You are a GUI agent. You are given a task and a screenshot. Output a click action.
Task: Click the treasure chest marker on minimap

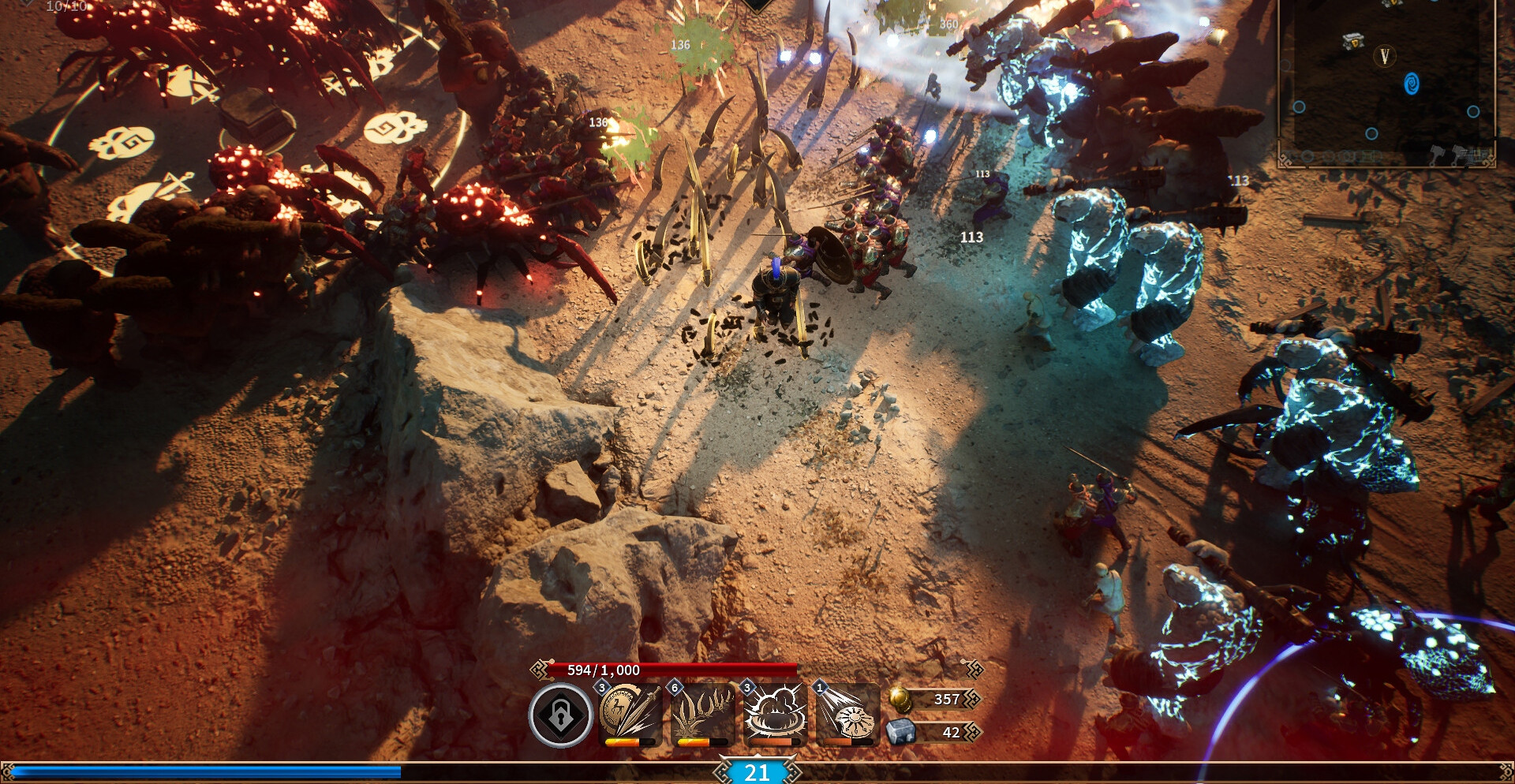click(x=1353, y=42)
